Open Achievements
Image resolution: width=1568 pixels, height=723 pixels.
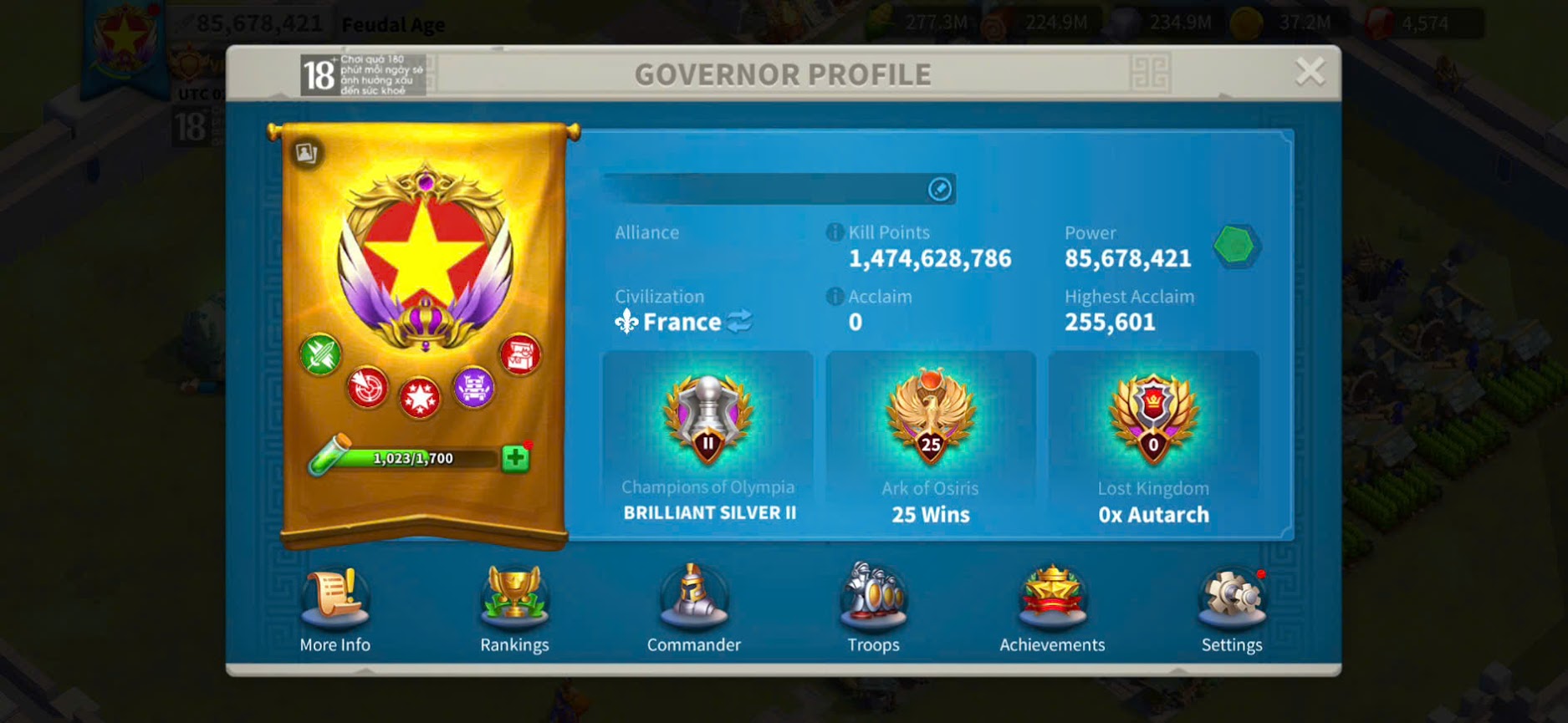coord(1052,608)
